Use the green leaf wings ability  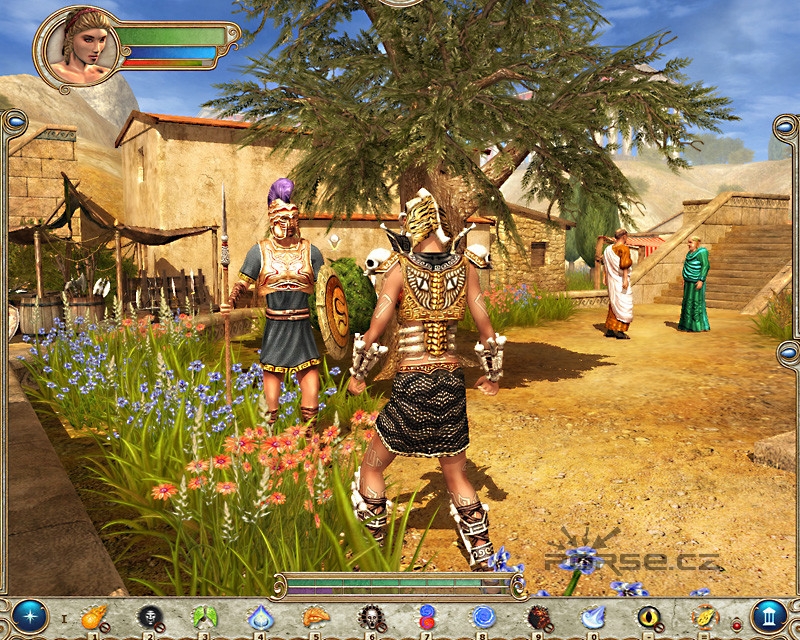pos(204,617)
